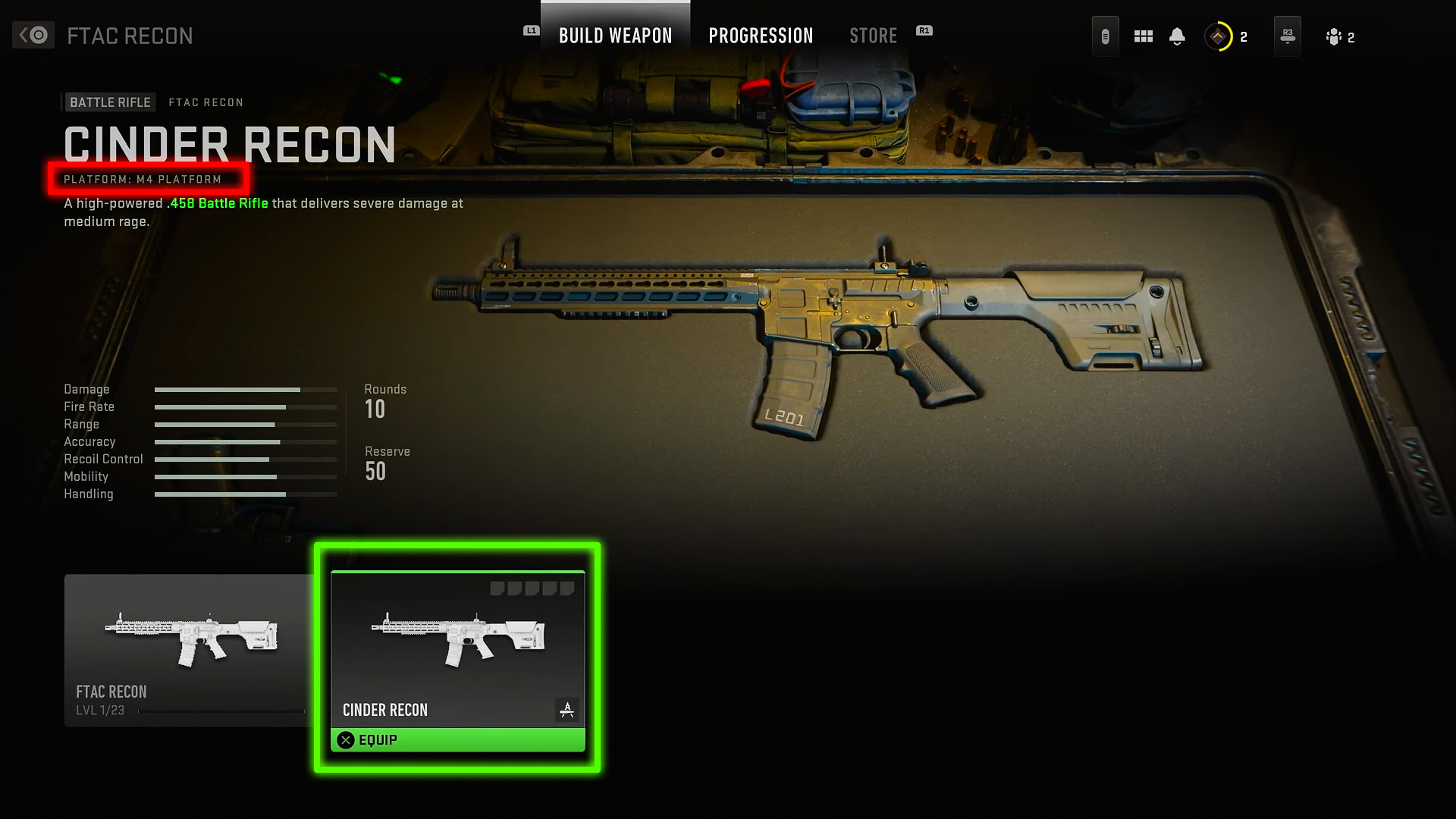
Task: Select the controller settings icon
Action: coord(1105,36)
